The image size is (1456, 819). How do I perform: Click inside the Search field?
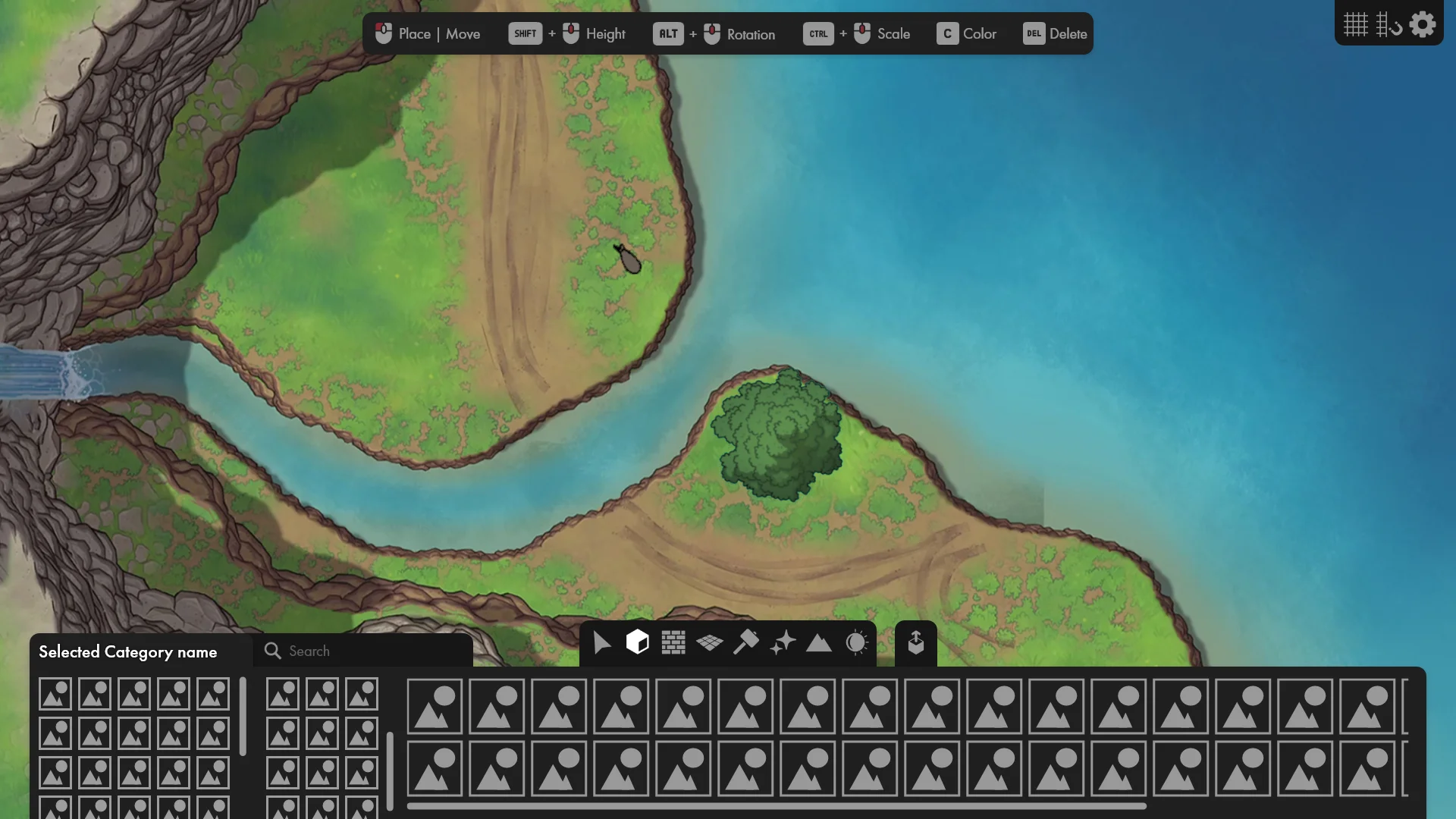[364, 651]
